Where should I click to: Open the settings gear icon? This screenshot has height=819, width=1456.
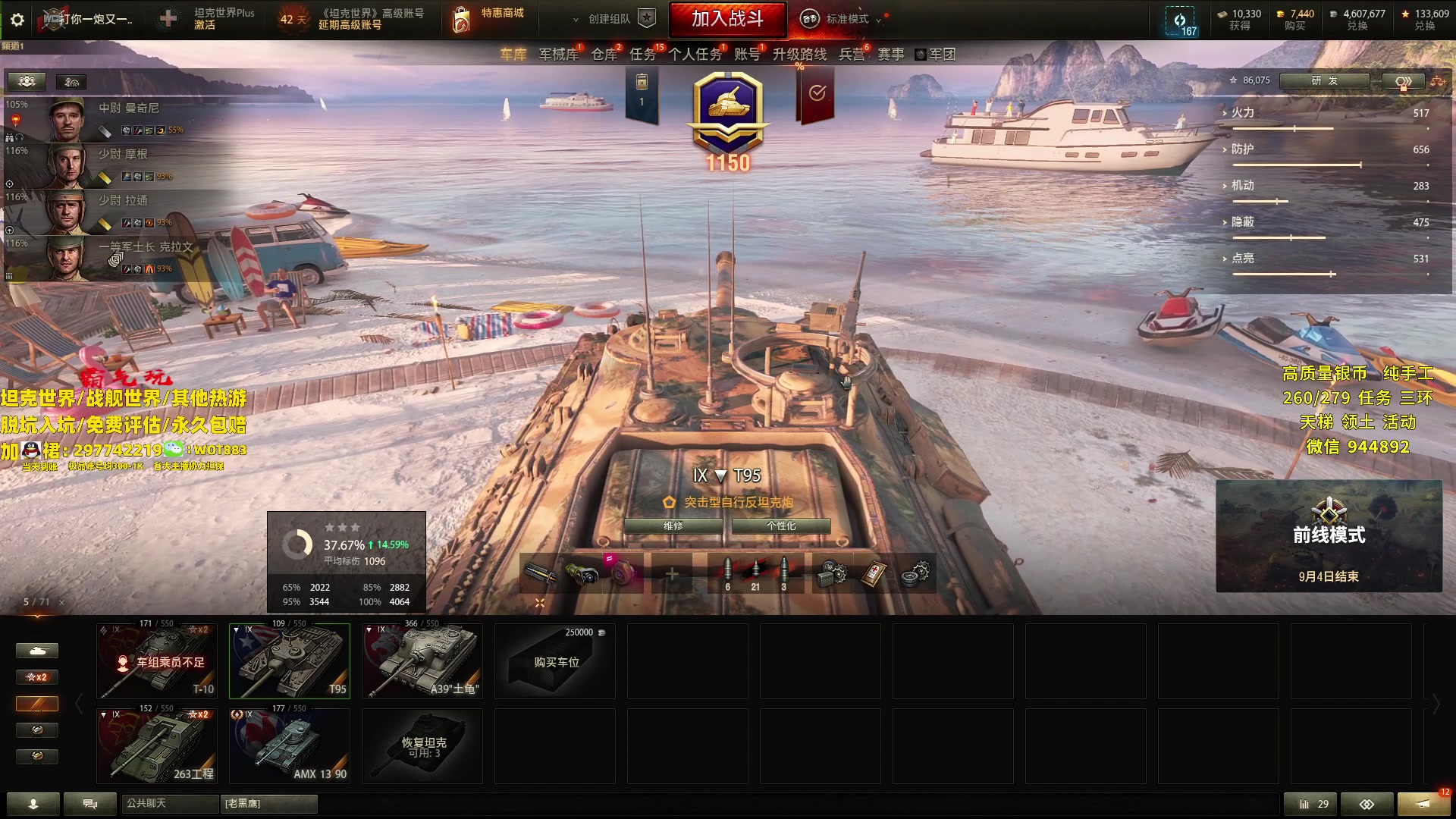coord(17,20)
